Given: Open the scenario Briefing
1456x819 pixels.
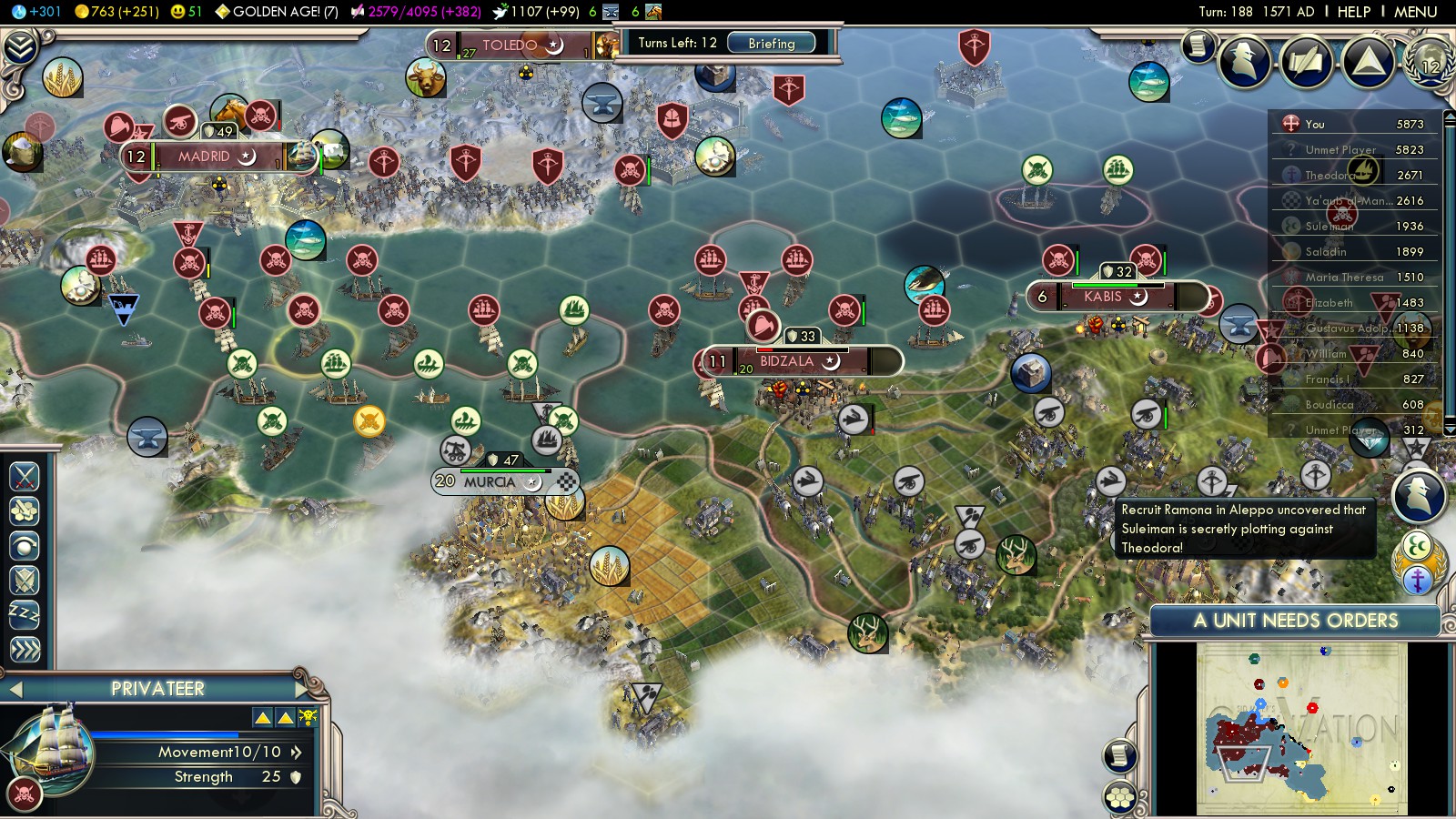Looking at the screenshot, I should 771,43.
